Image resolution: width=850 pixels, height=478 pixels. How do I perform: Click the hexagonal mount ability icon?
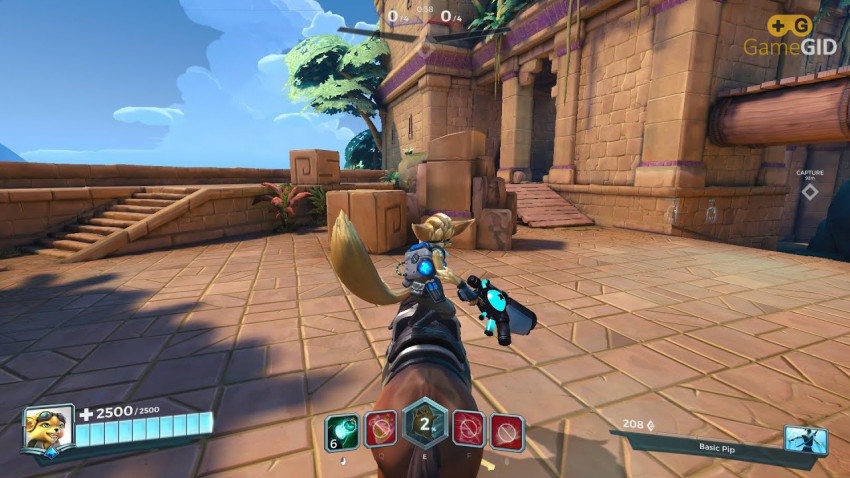(424, 424)
